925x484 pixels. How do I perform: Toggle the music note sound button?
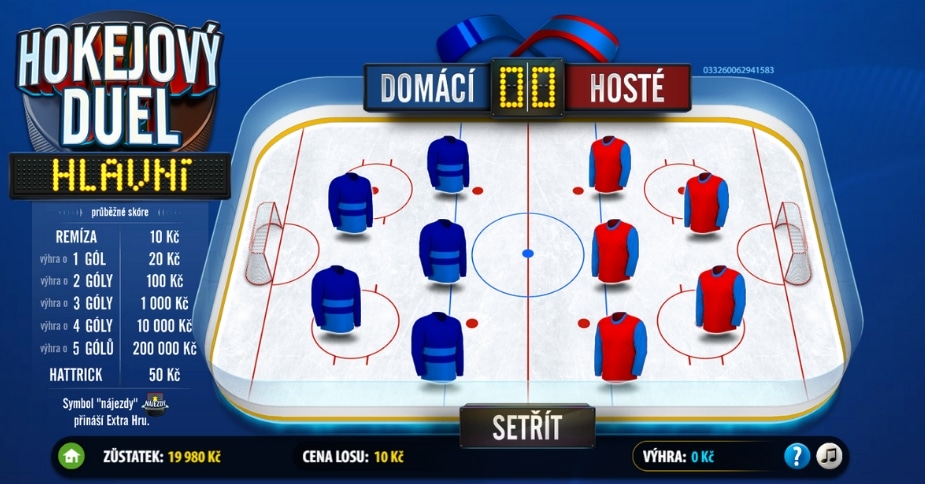click(829, 456)
